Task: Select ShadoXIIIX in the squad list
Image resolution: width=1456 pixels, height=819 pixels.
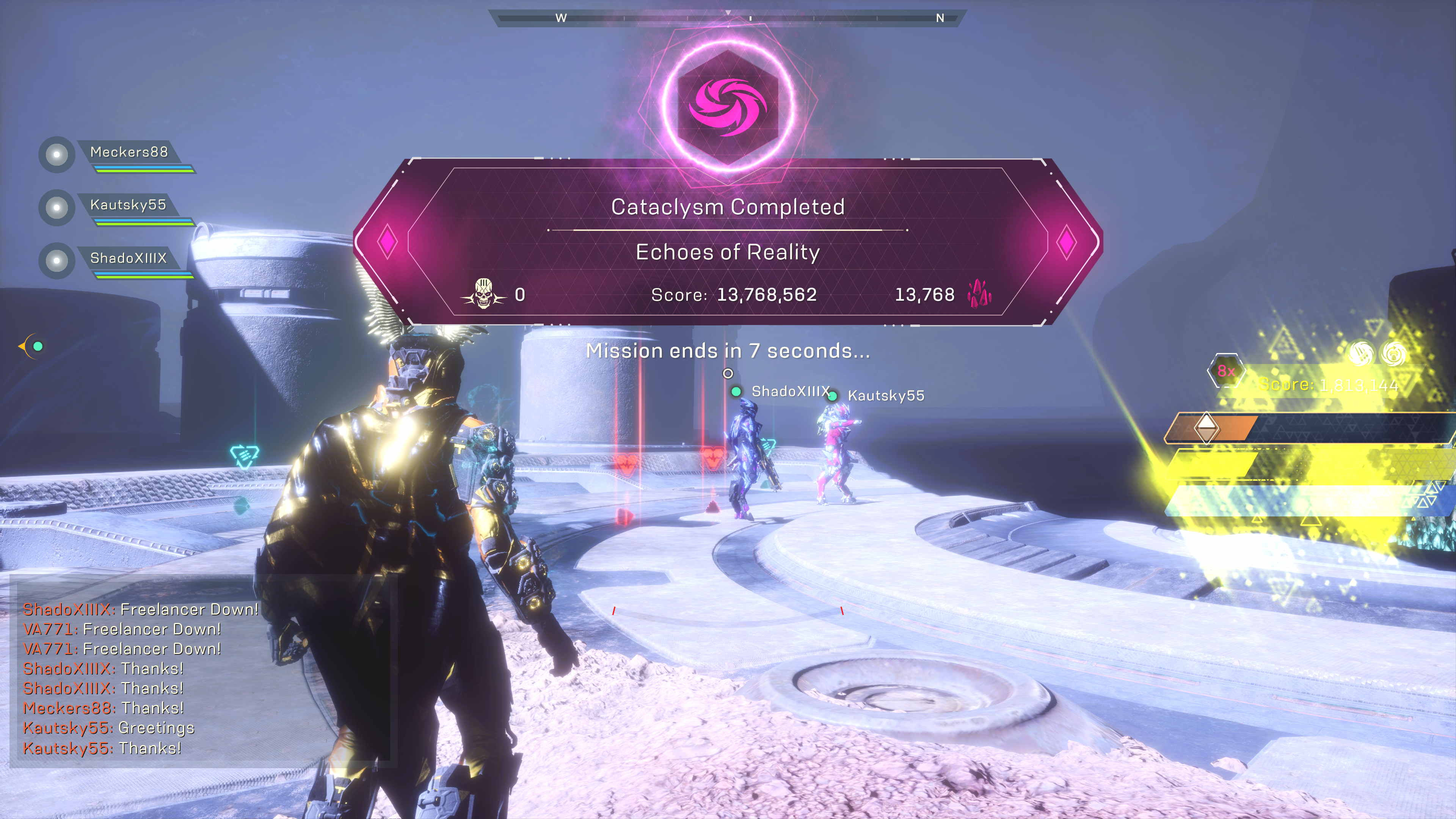Action: [x=128, y=258]
